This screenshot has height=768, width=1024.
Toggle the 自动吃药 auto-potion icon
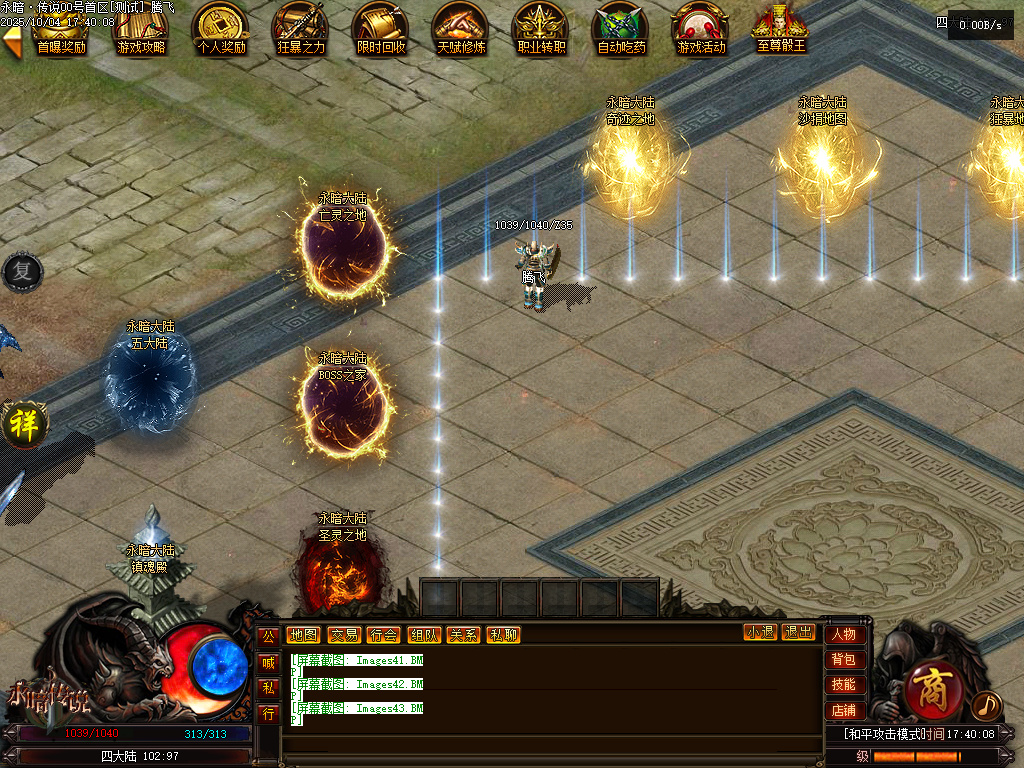[621, 28]
